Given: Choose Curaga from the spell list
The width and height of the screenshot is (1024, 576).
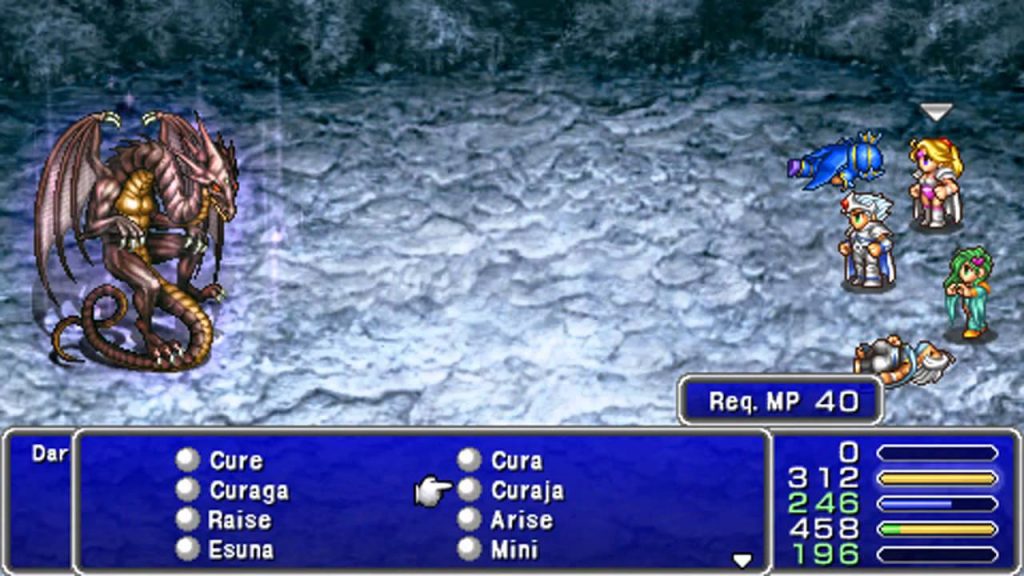Looking at the screenshot, I should (x=248, y=491).
